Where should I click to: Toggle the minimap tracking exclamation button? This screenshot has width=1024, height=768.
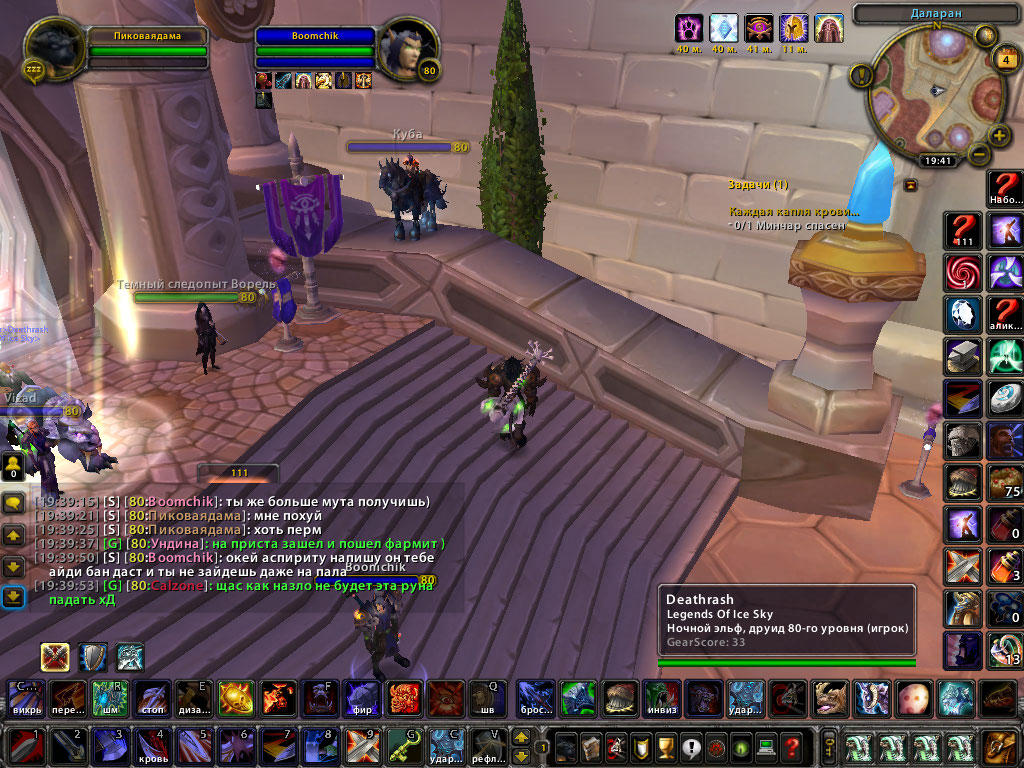coord(861,75)
